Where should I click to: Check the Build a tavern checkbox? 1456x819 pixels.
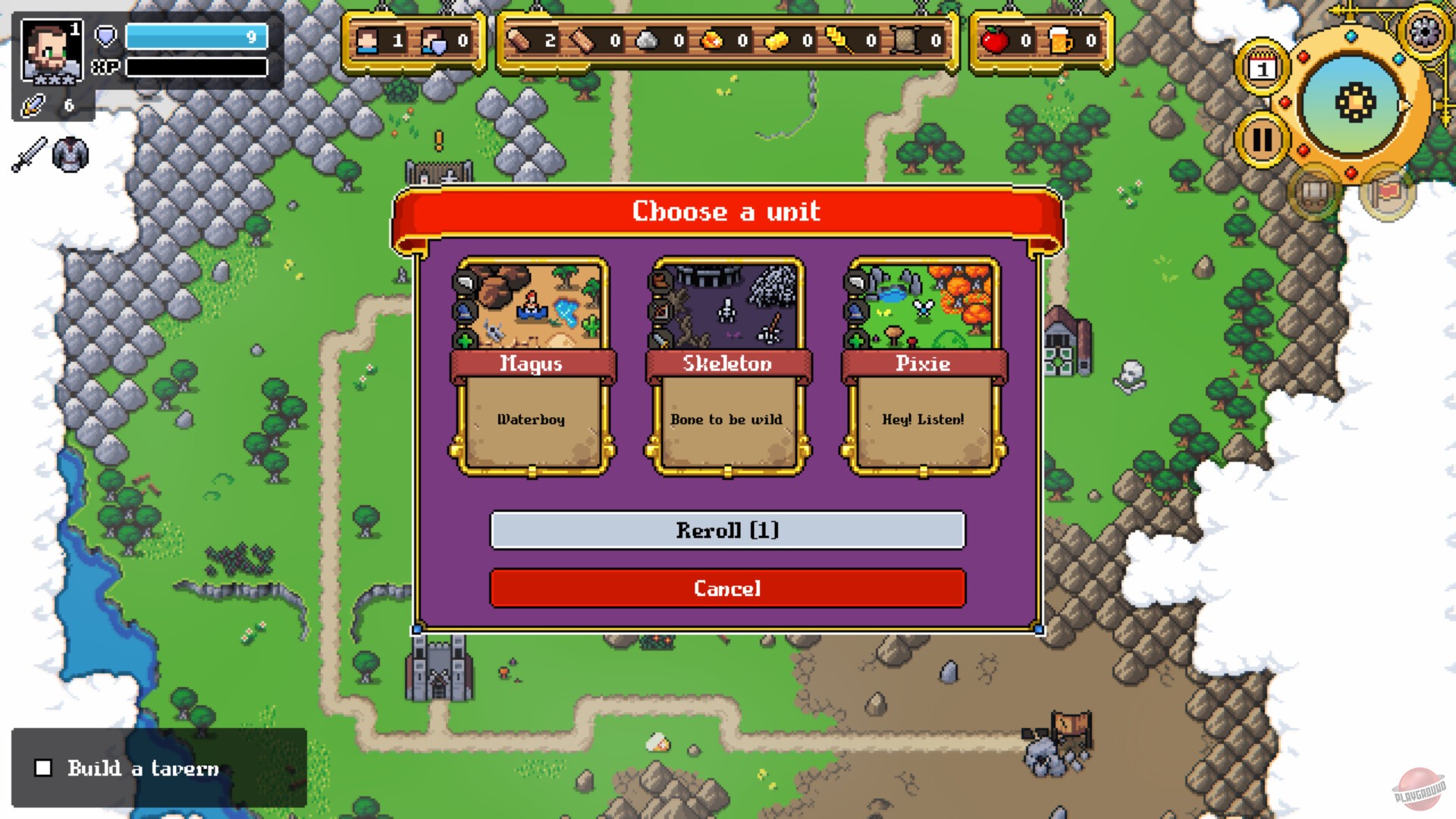[x=42, y=768]
